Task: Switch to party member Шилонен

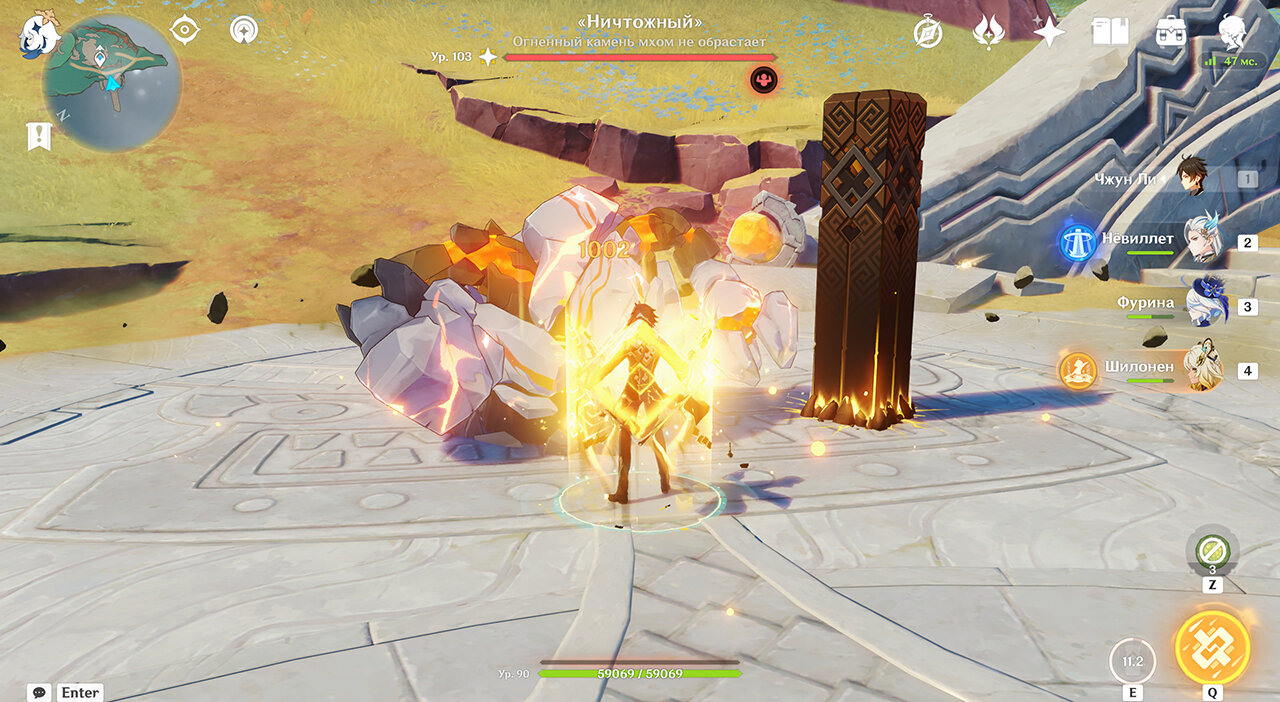Action: click(1204, 369)
